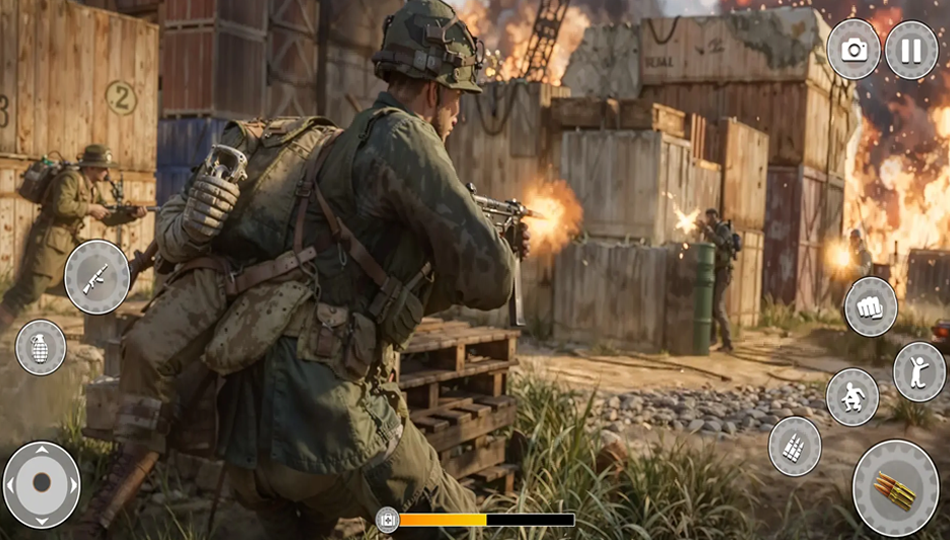Pause the game

911,50
